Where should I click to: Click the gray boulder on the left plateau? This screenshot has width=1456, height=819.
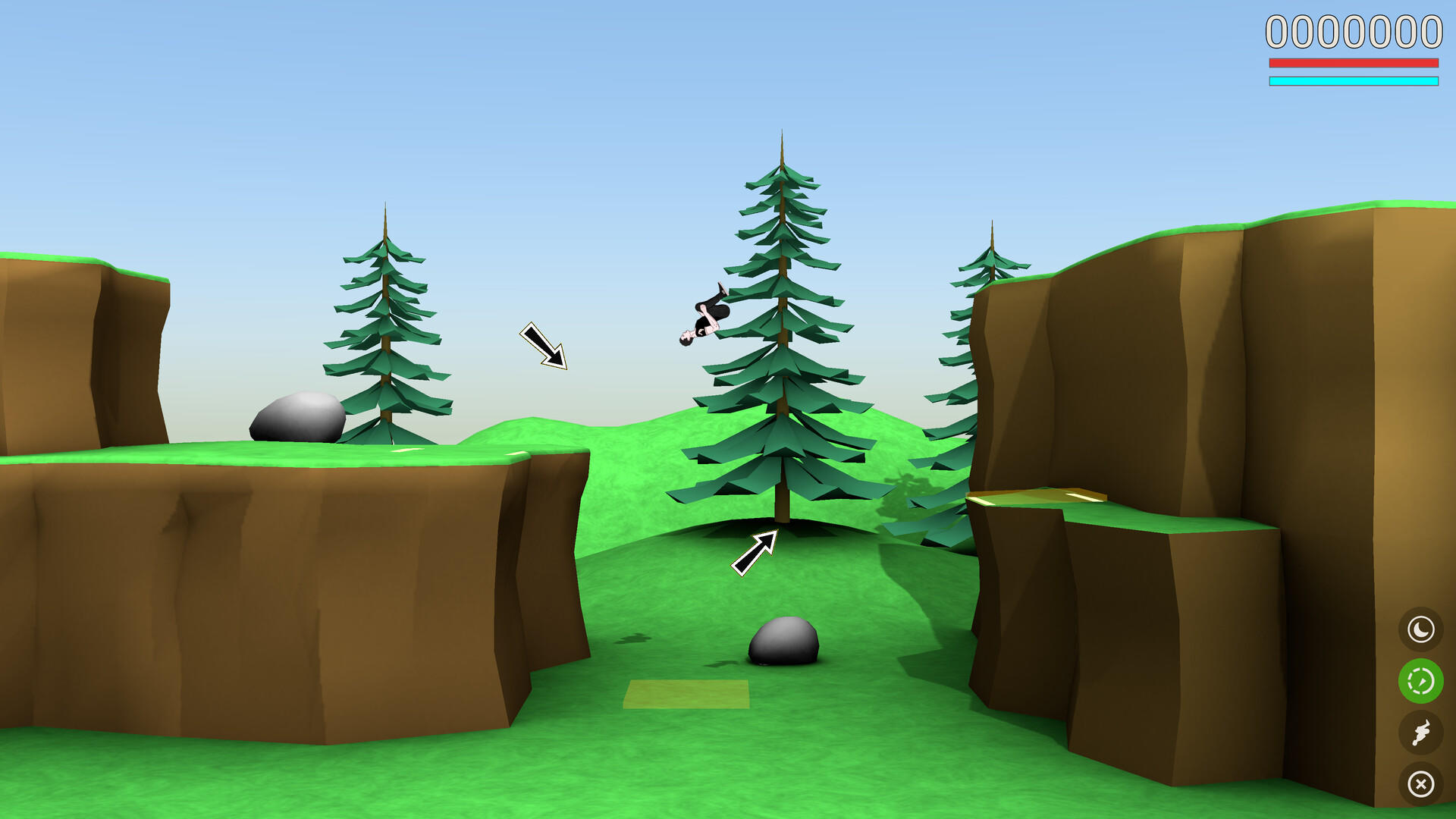[297, 419]
